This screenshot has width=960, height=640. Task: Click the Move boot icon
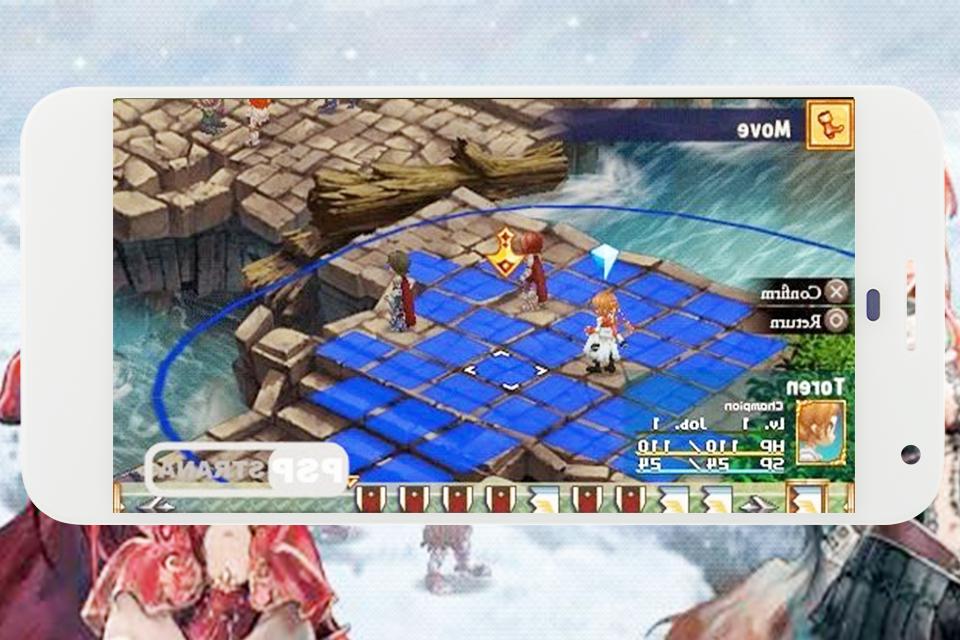[x=827, y=127]
